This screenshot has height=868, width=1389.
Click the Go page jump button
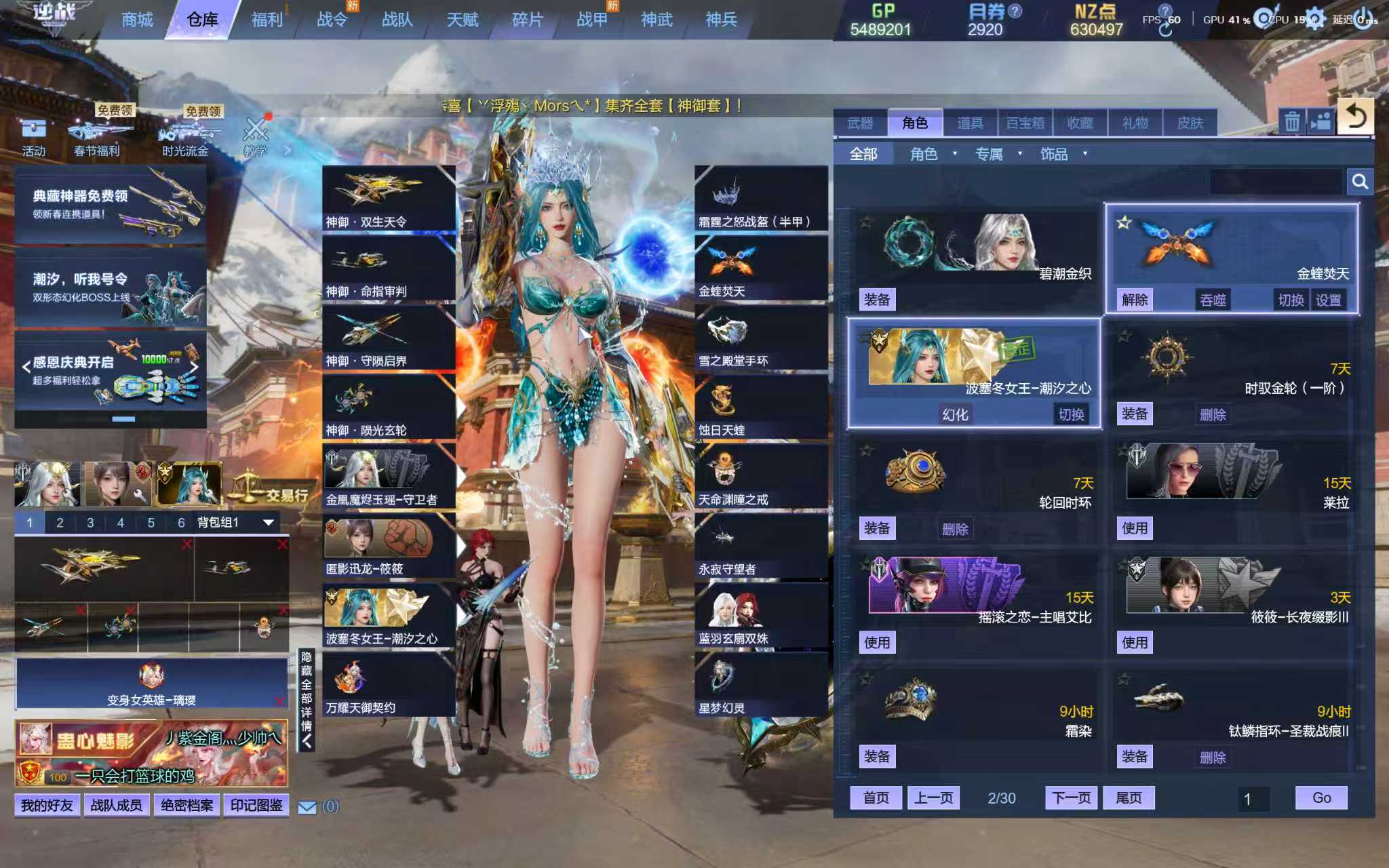coord(1321,797)
